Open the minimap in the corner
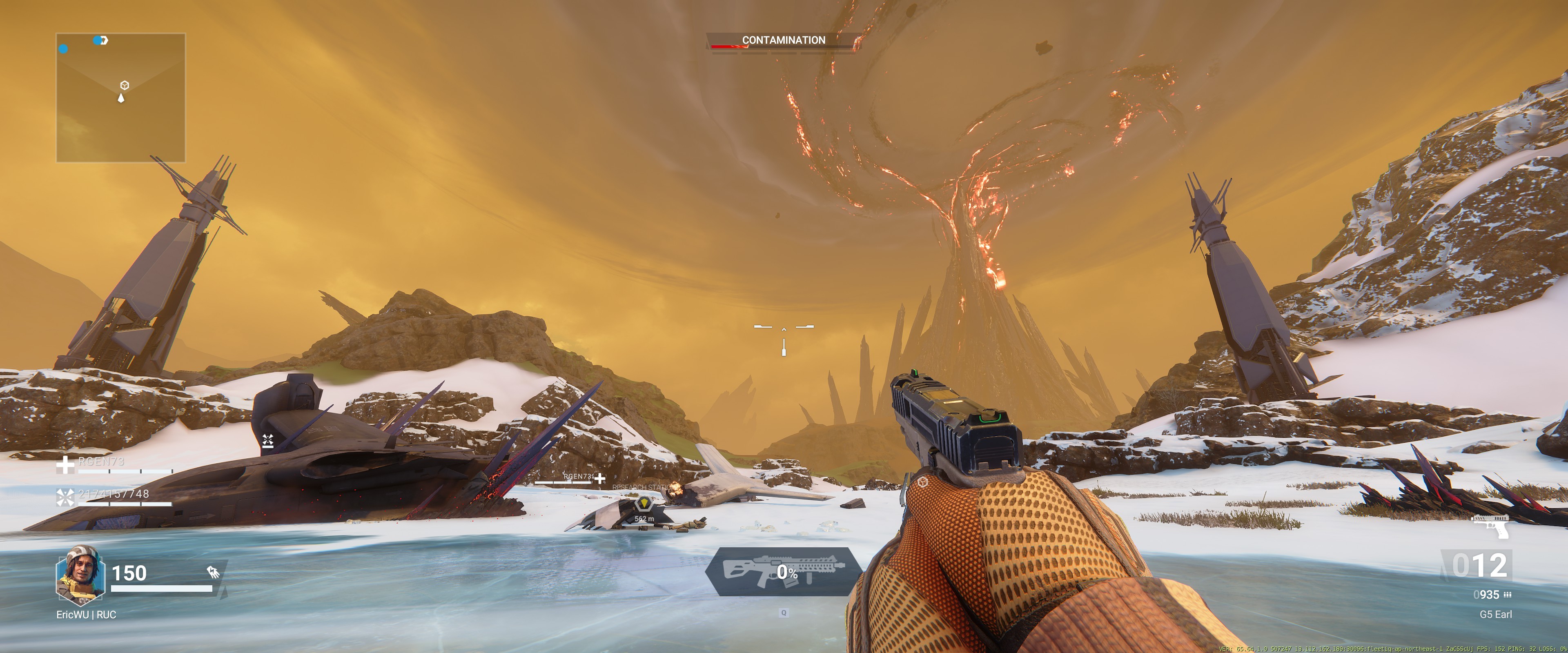Screen dimensions: 1568x653 click(x=120, y=98)
